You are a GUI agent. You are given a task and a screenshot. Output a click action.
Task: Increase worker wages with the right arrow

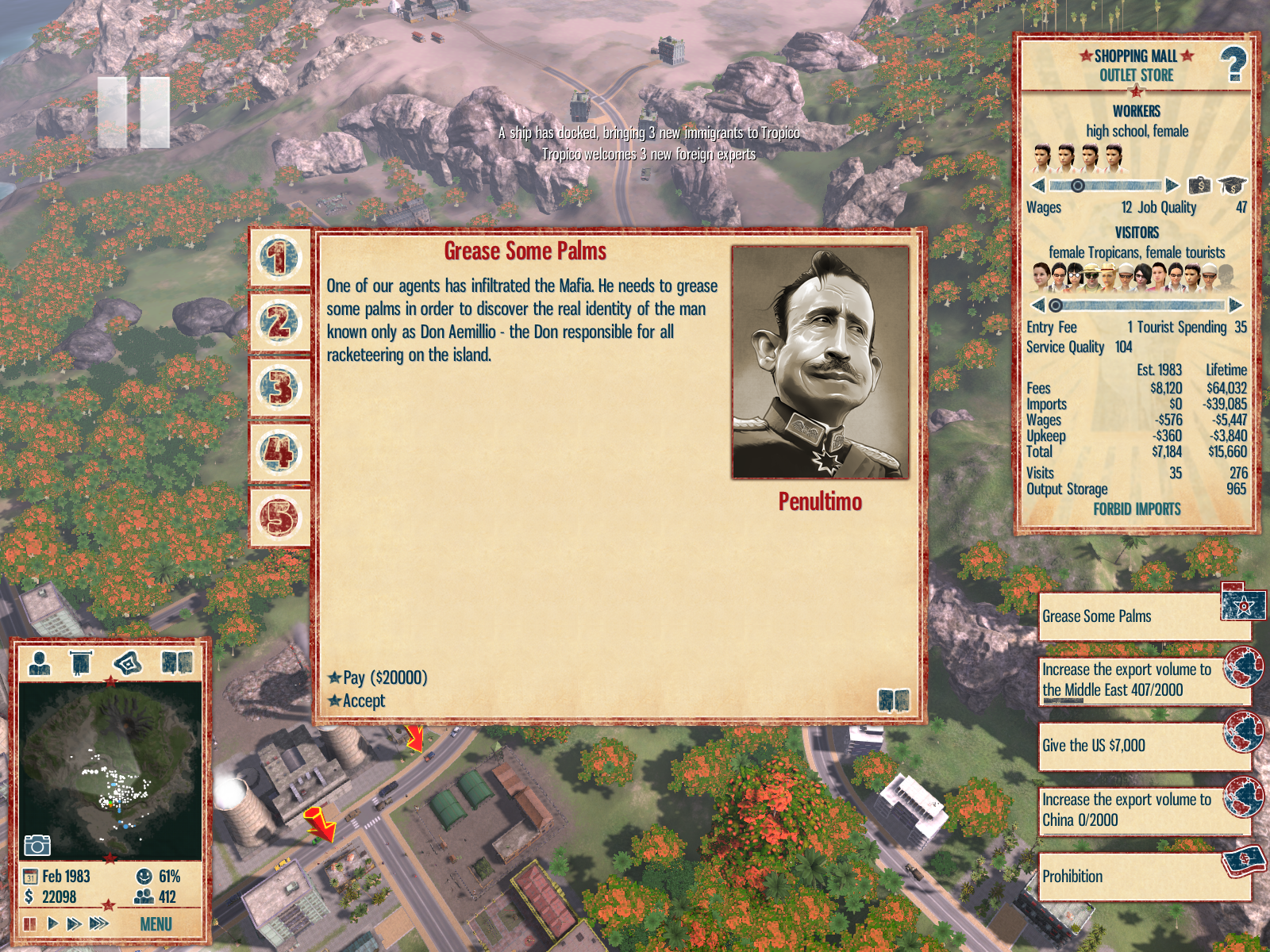1172,186
